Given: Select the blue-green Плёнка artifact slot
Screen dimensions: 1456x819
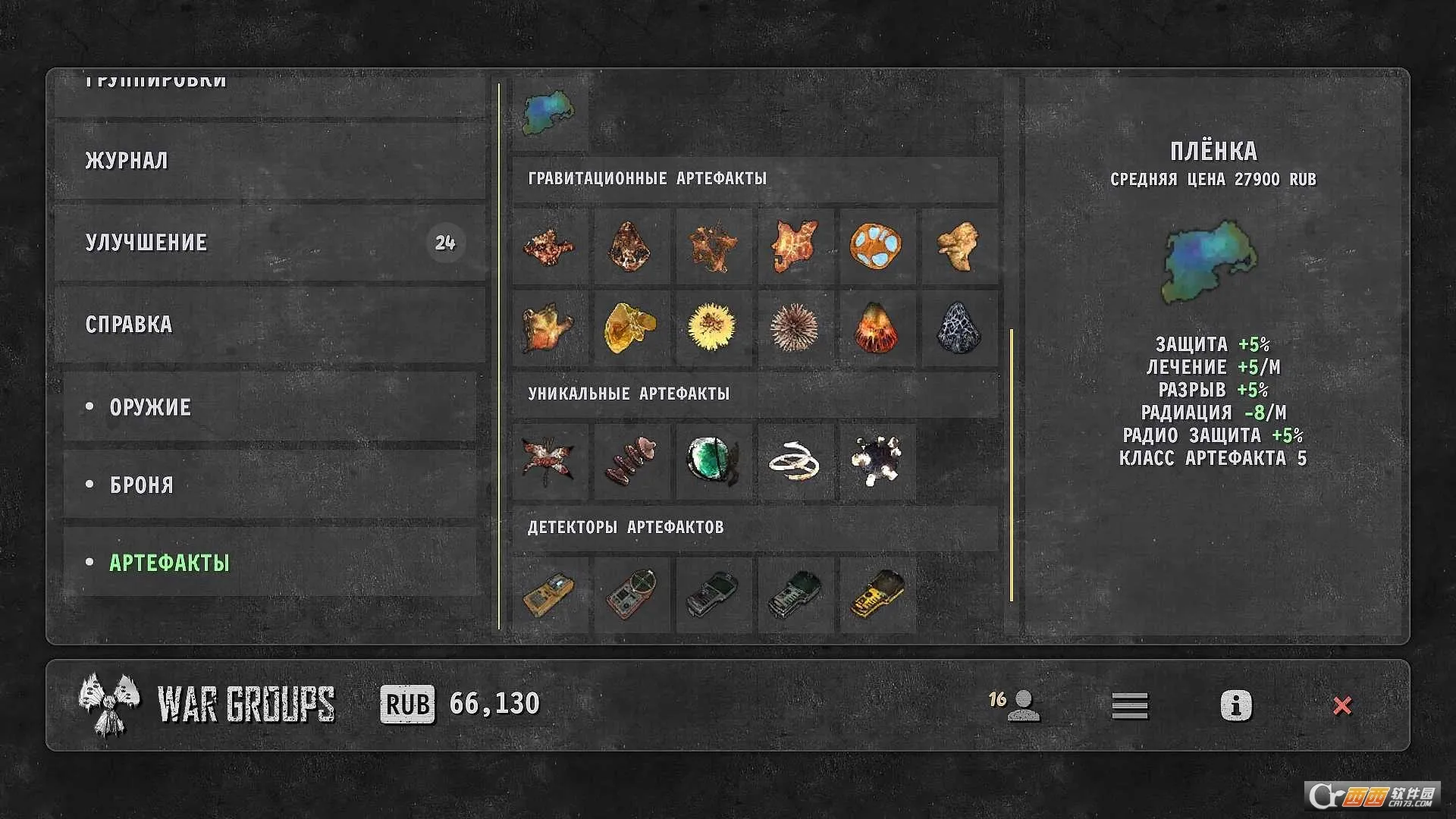Looking at the screenshot, I should [x=550, y=114].
